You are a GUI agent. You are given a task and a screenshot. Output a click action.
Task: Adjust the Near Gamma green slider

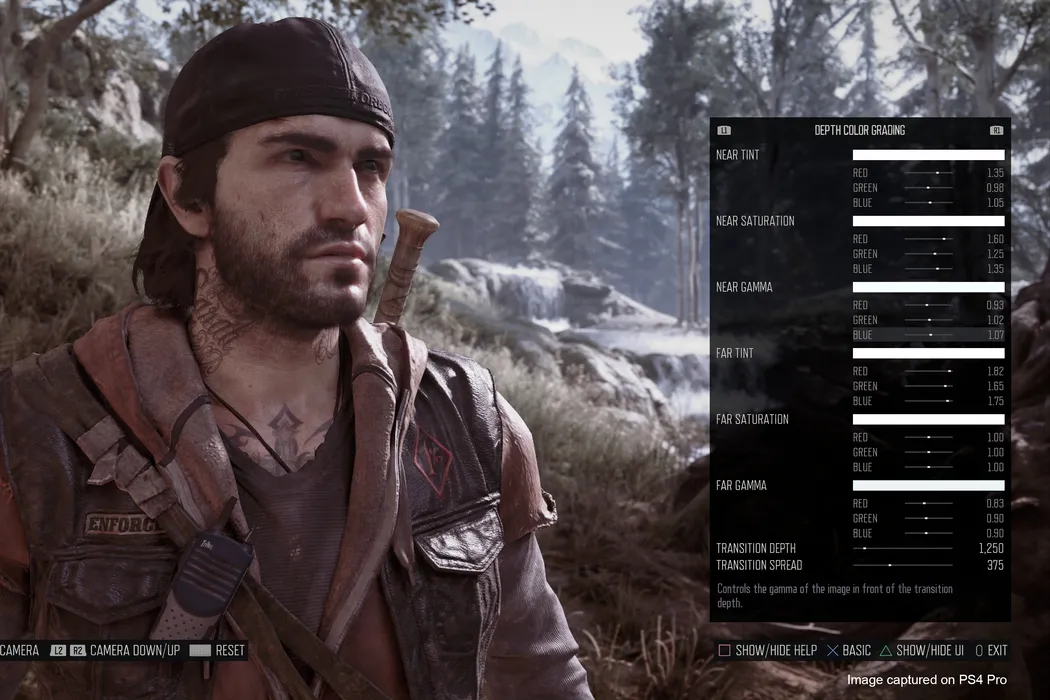tap(928, 320)
